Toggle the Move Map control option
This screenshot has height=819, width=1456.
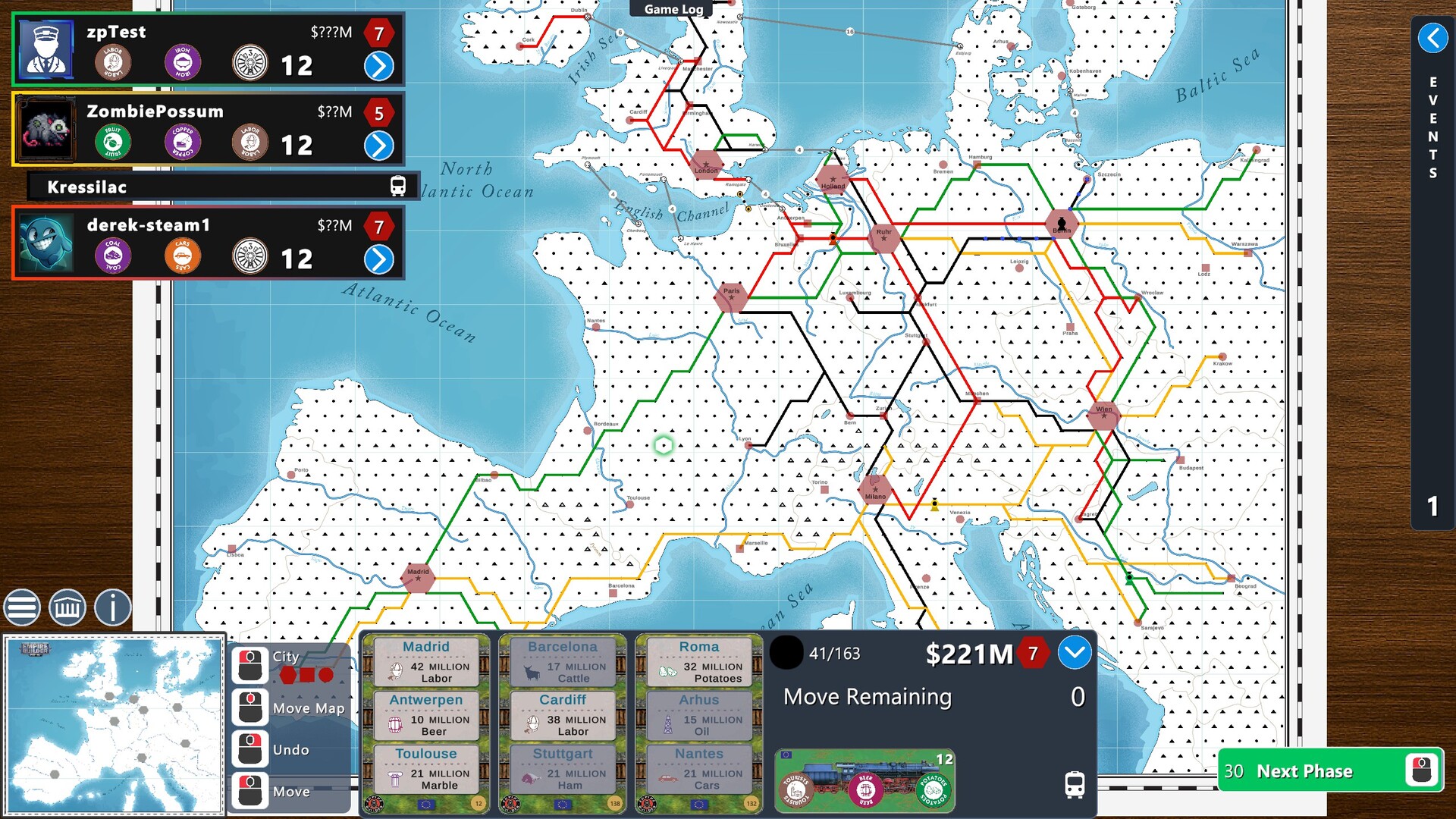coord(250,708)
